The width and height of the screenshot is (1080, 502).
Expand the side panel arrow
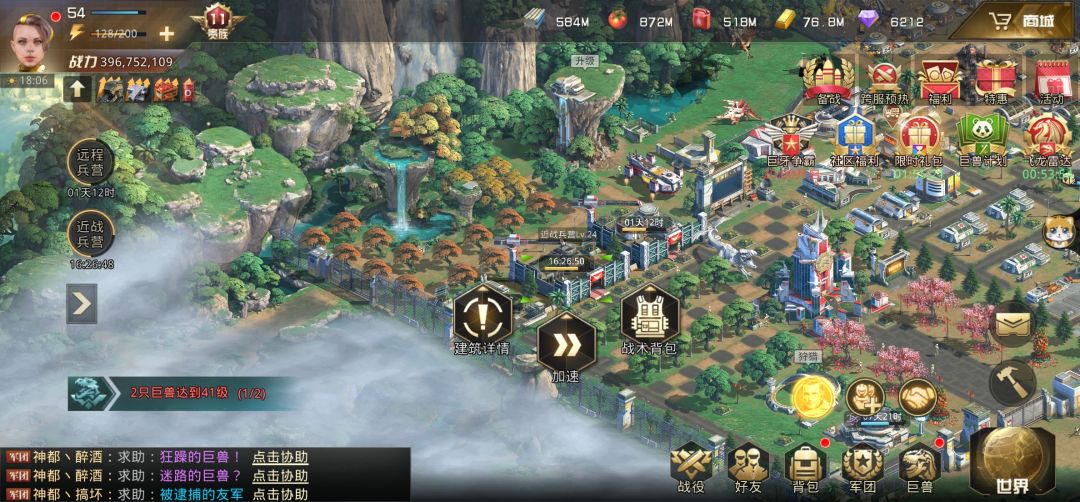(82, 304)
